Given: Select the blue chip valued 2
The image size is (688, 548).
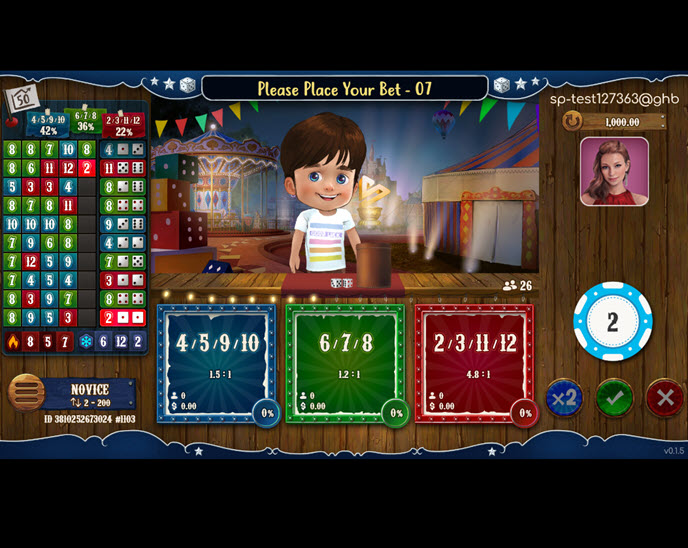Looking at the screenshot, I should (612, 322).
